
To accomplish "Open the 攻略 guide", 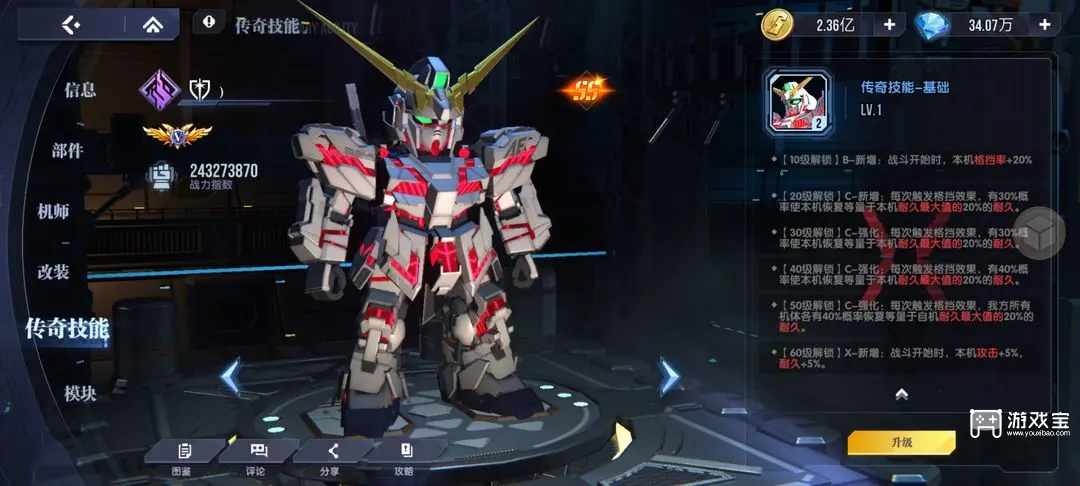I will 404,458.
